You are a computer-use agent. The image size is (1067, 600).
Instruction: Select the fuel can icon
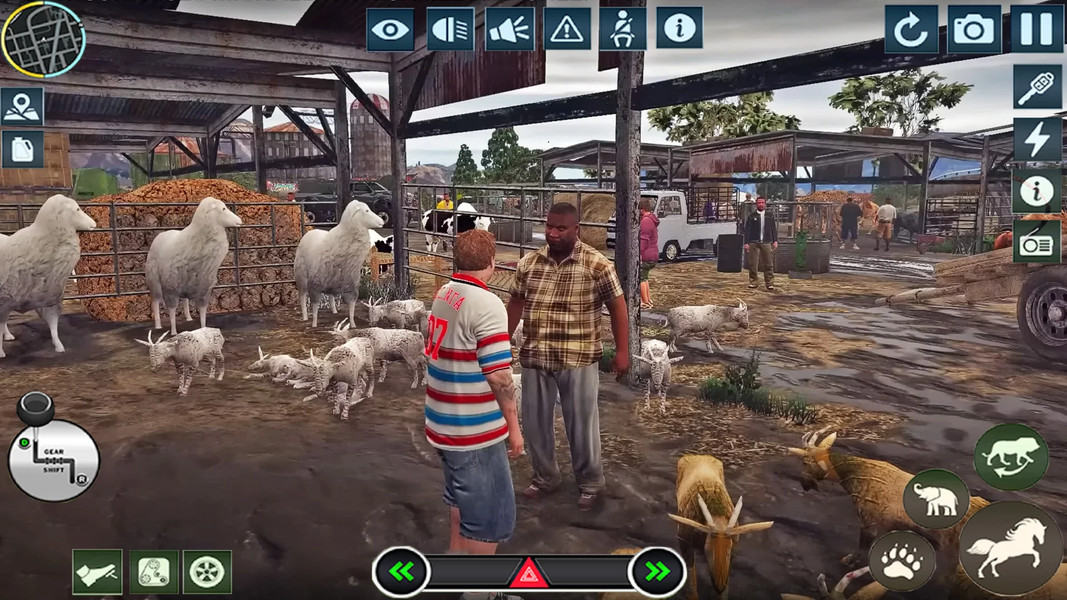click(22, 150)
